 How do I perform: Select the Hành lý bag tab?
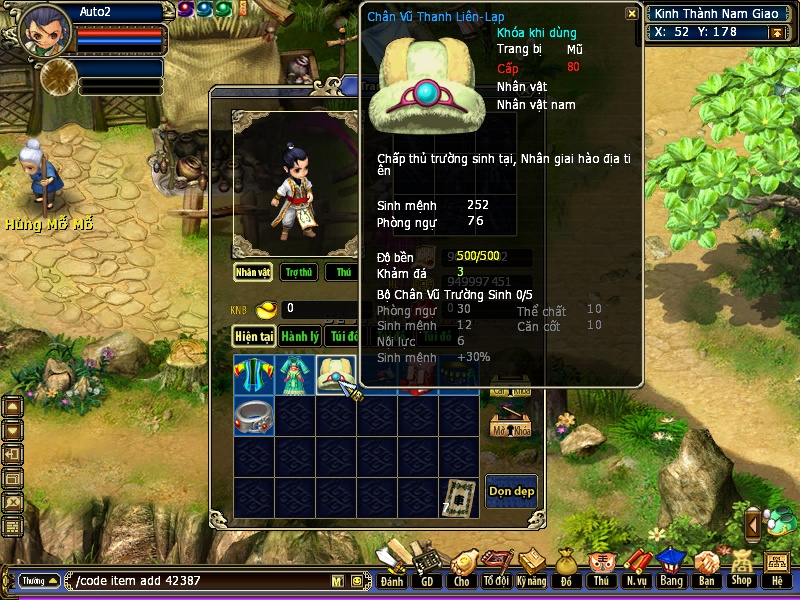[299, 337]
